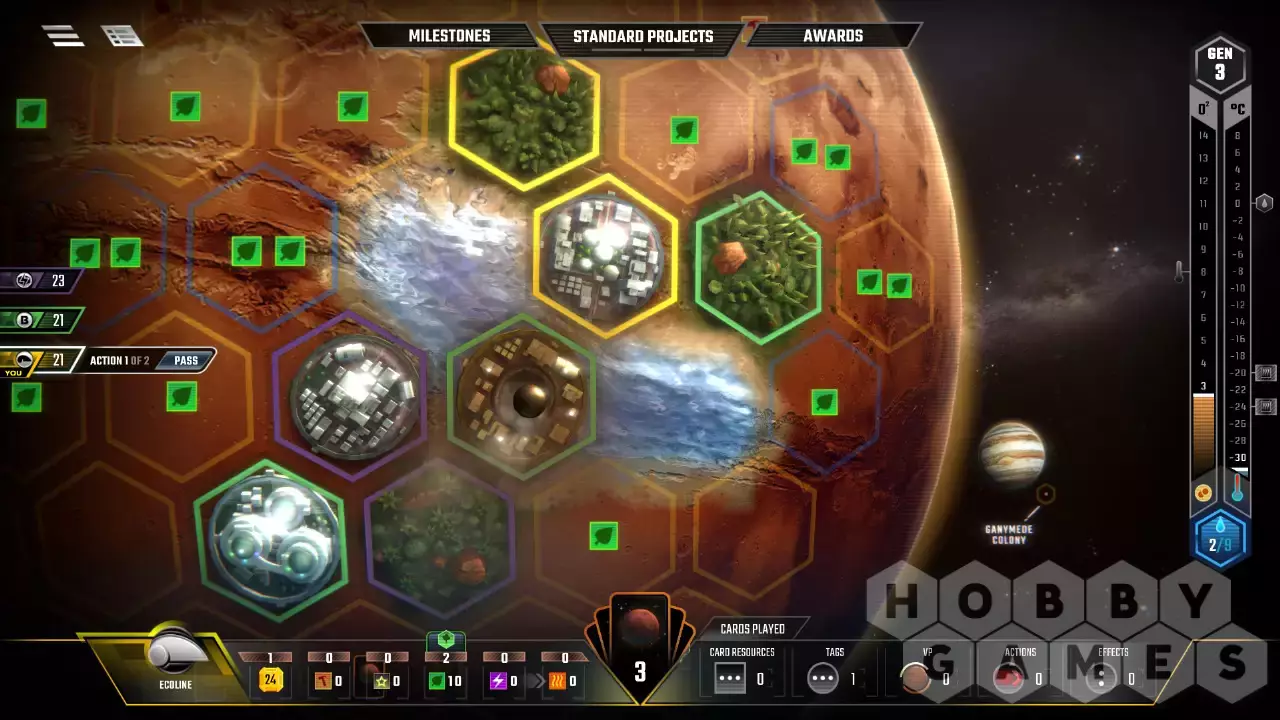
Task: View the played Actions cards
Action: (1008, 679)
